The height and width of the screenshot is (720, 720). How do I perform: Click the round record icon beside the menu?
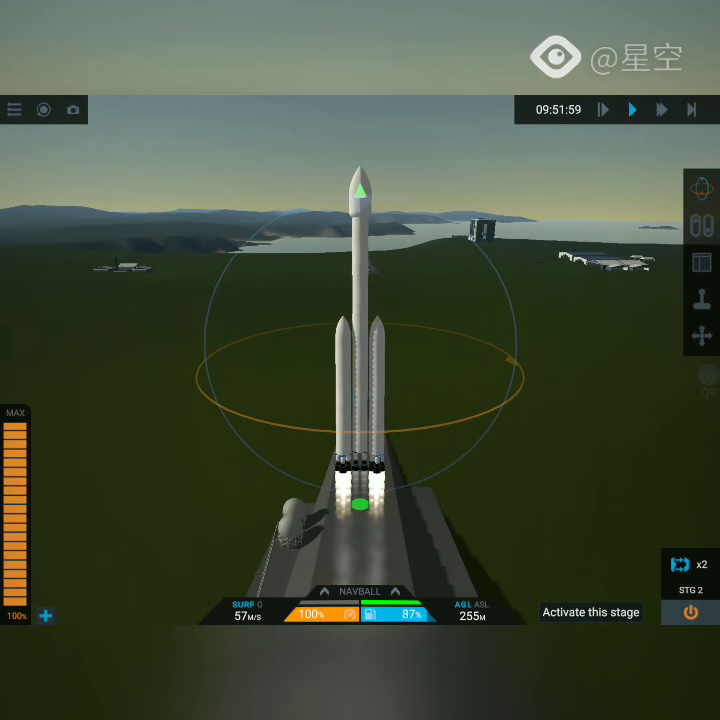[44, 110]
